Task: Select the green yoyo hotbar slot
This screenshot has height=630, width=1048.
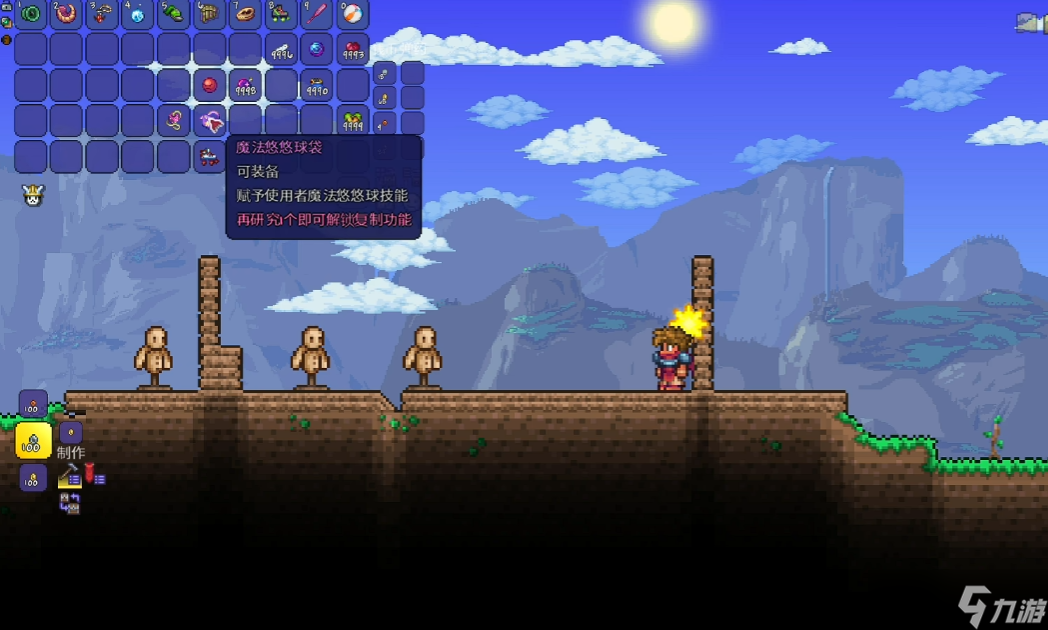Action: coord(31,14)
